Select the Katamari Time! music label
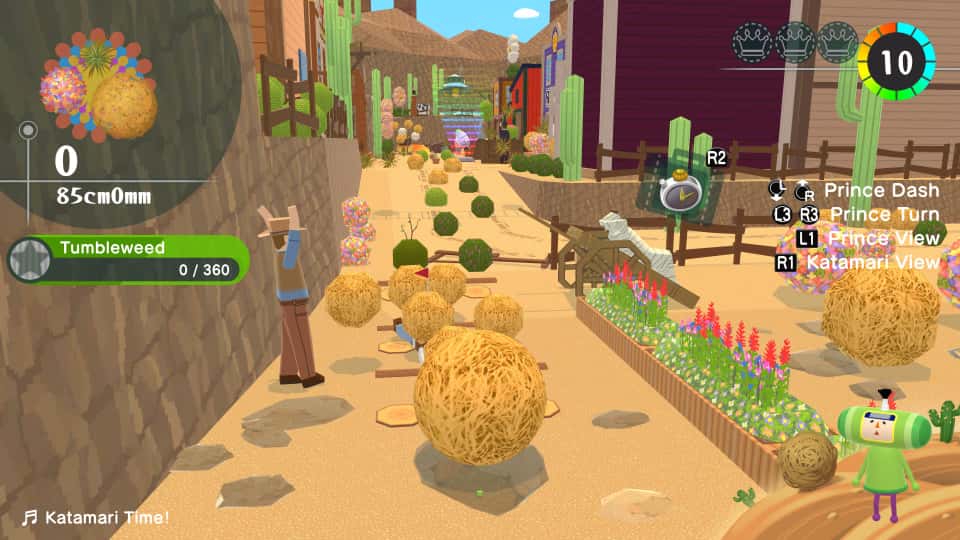The height and width of the screenshot is (540, 960). point(96,517)
